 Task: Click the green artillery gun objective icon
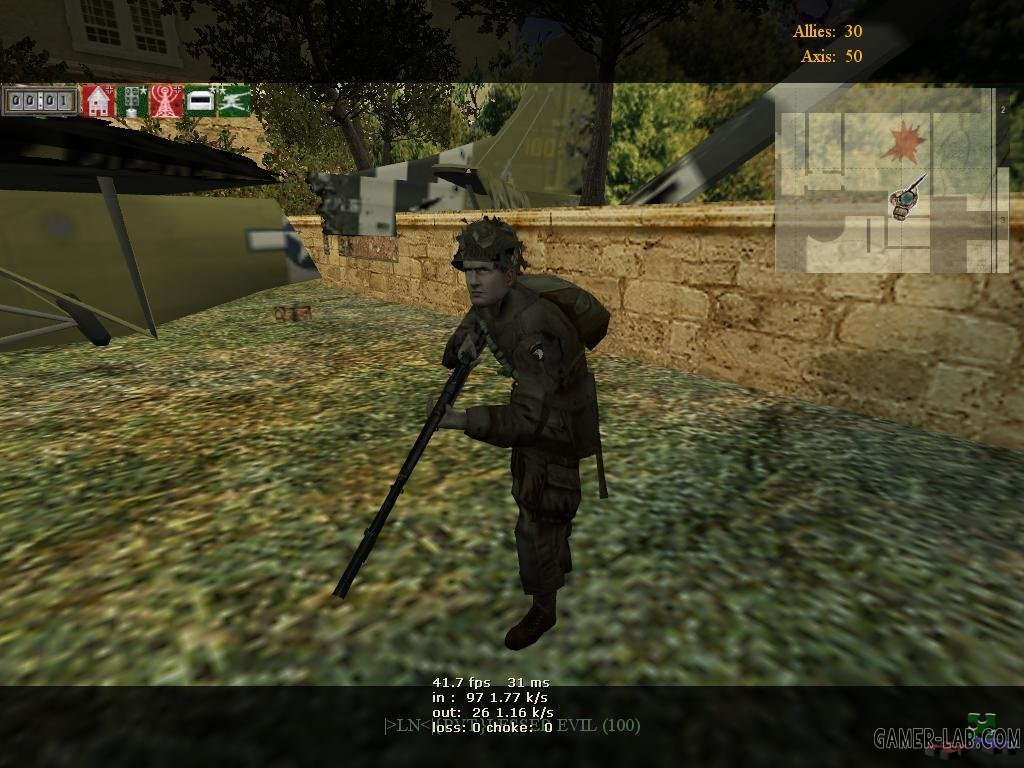[x=235, y=101]
